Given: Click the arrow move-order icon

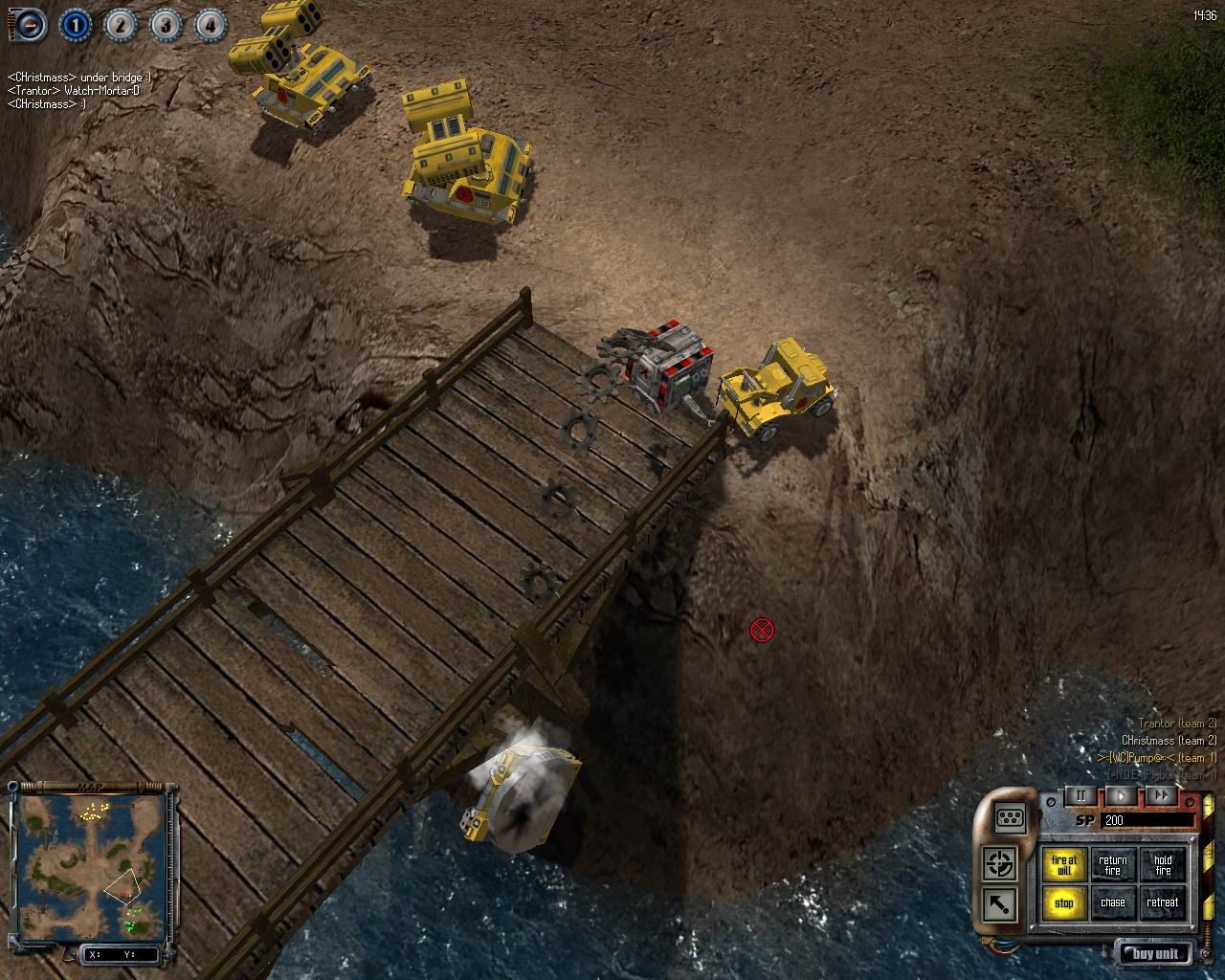Looking at the screenshot, I should click(x=1001, y=904).
